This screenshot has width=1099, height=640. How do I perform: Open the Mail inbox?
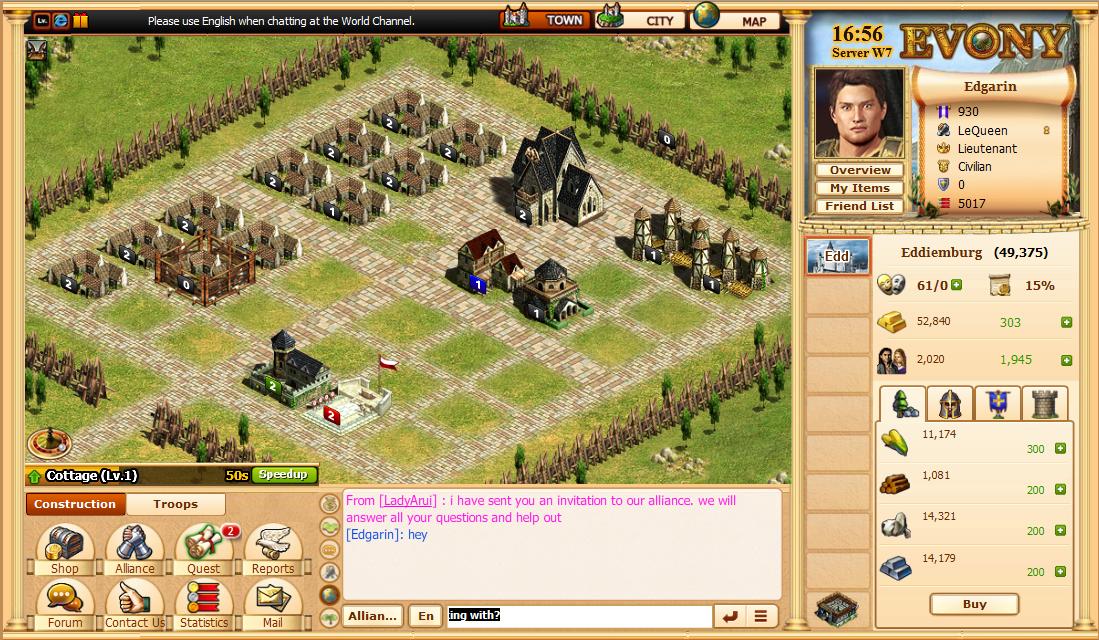(272, 605)
